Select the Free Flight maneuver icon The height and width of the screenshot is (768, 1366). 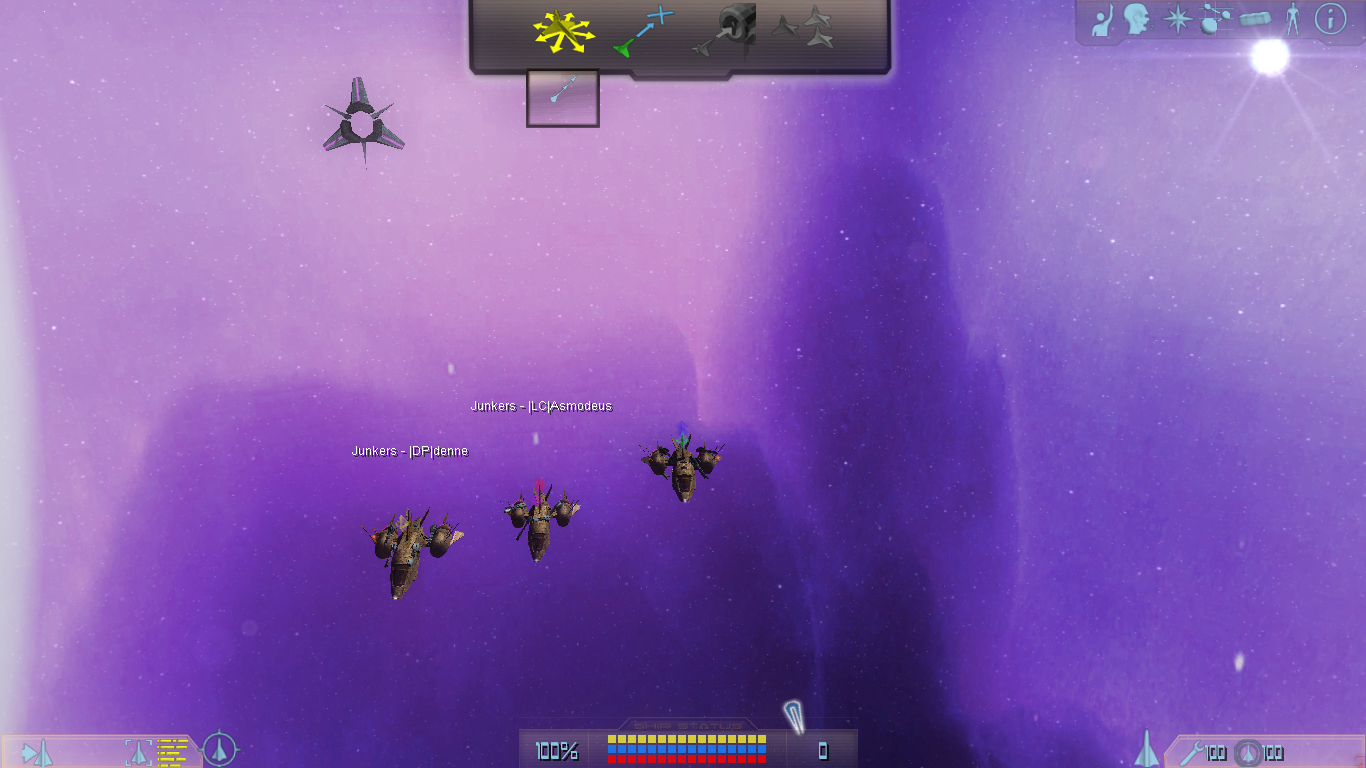click(563, 32)
